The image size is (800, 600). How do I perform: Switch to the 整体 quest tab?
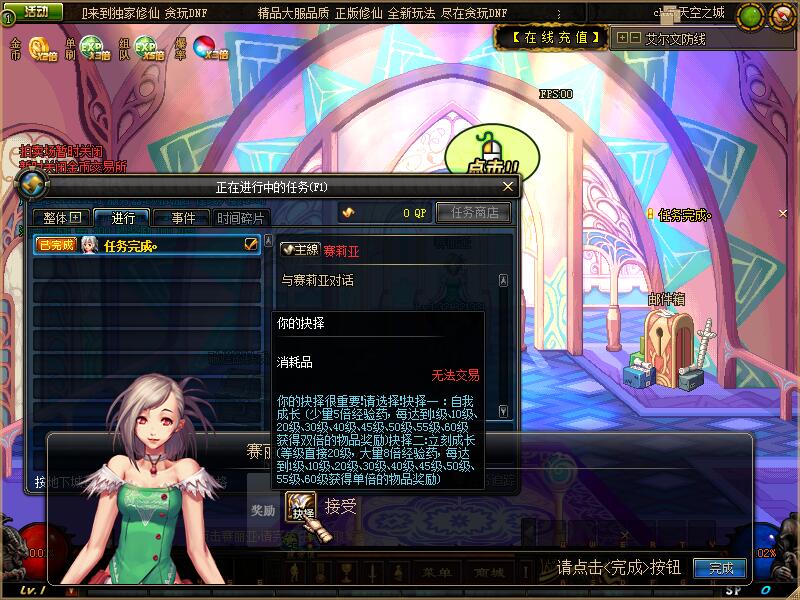(x=62, y=218)
